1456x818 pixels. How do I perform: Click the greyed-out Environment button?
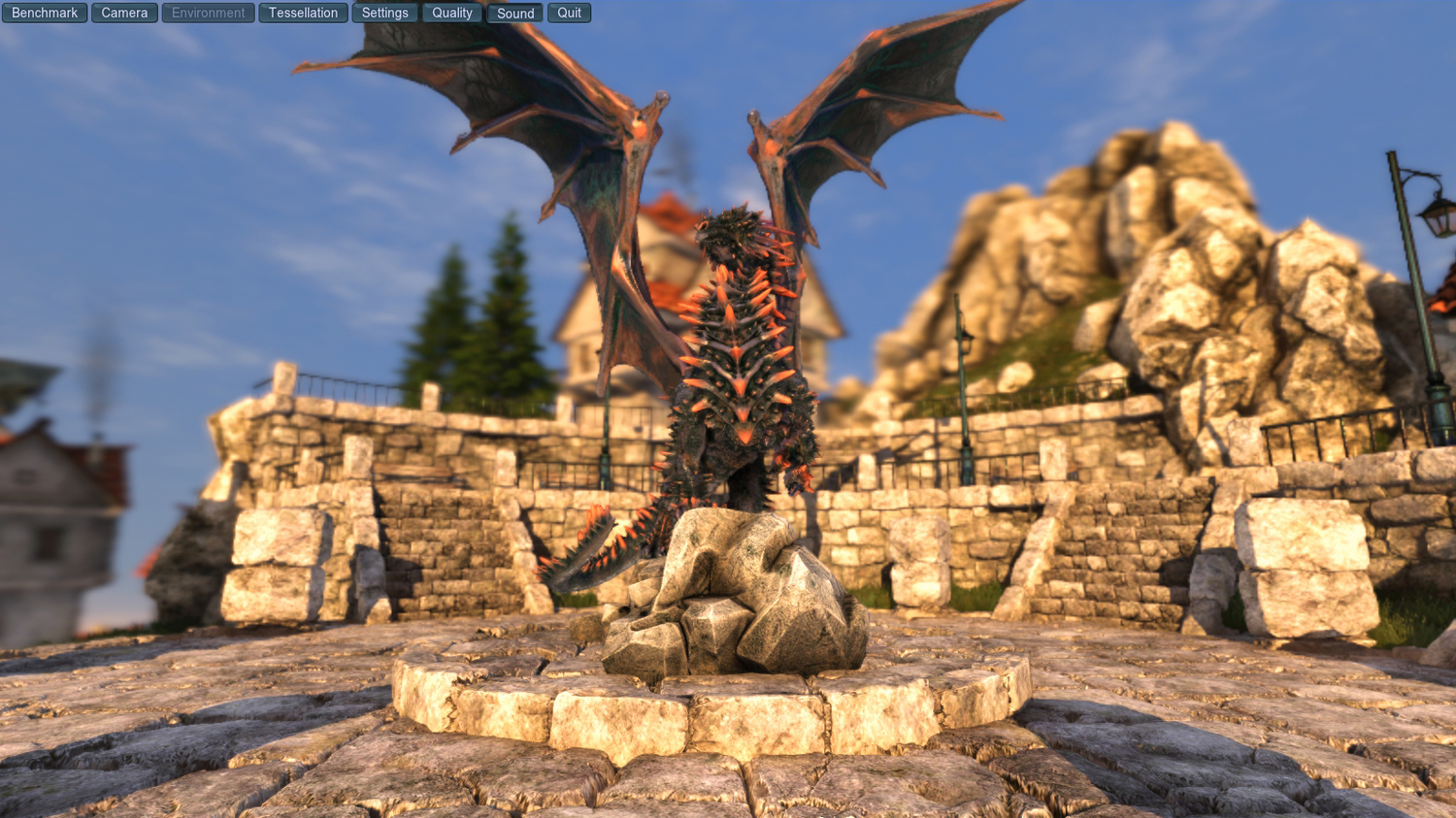[x=208, y=13]
